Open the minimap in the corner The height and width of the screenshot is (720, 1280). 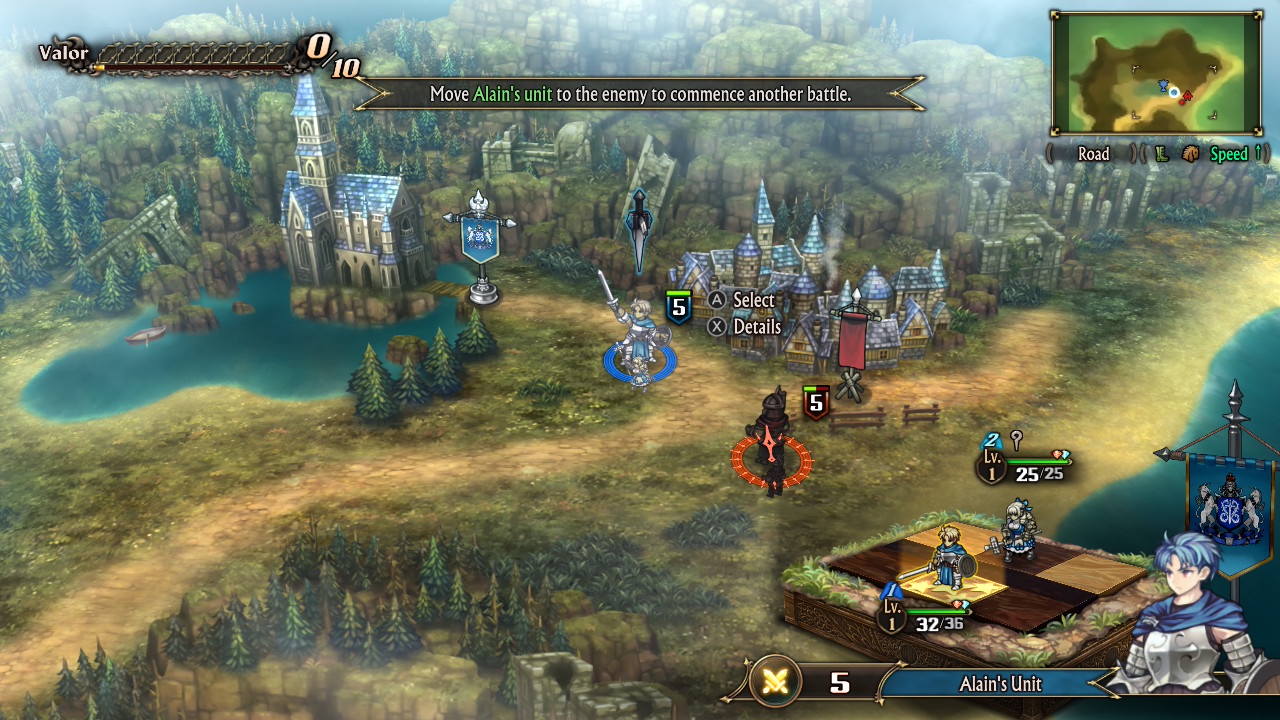pos(1155,73)
